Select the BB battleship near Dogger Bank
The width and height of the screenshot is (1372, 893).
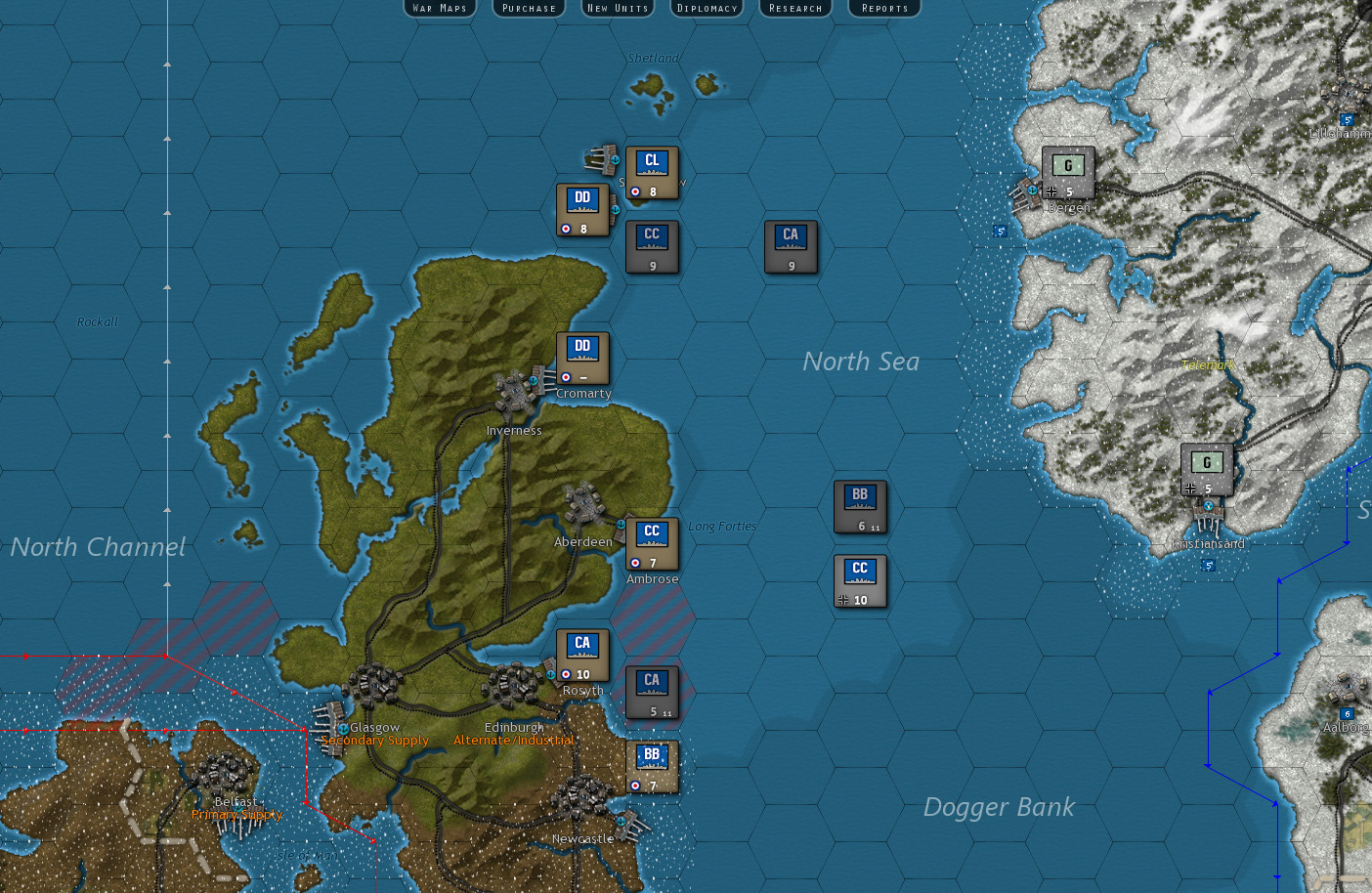[860, 506]
